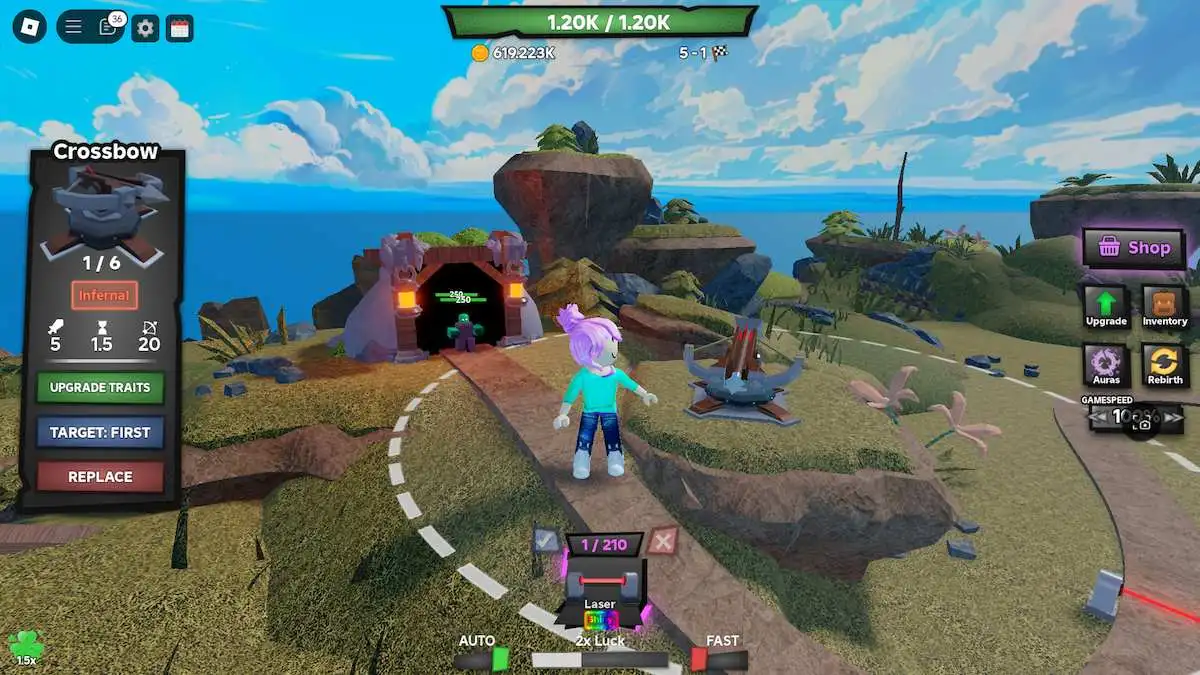This screenshot has width=1200, height=675.
Task: Click Upgrade Traits for the Crossbow
Action: point(100,387)
